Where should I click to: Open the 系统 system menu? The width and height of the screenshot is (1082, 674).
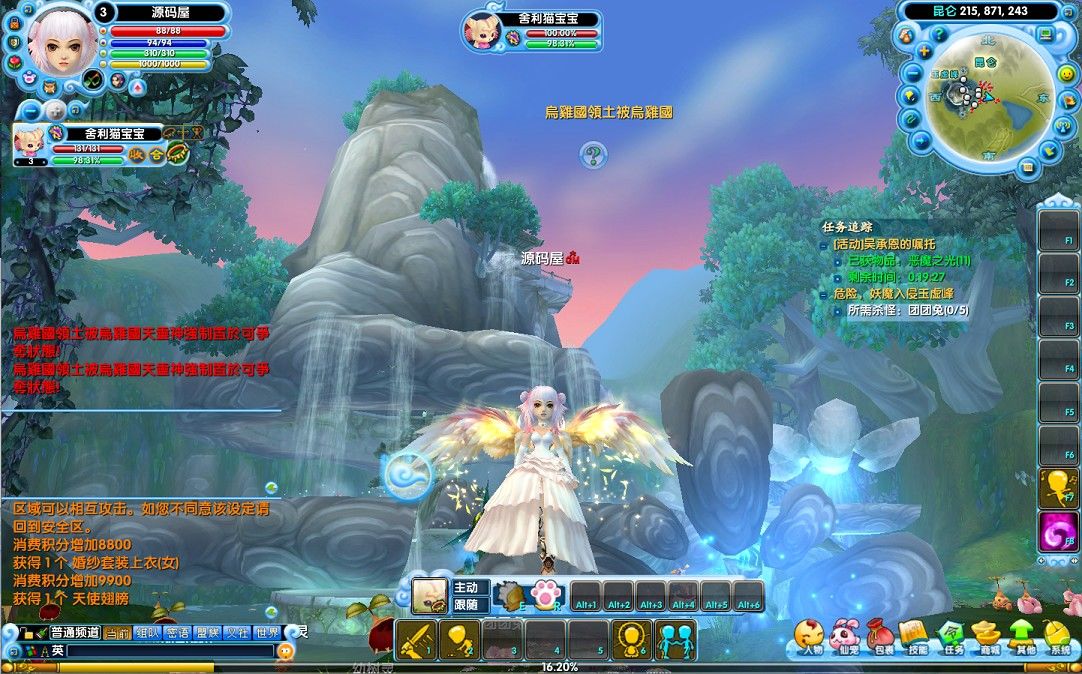click(x=1058, y=634)
